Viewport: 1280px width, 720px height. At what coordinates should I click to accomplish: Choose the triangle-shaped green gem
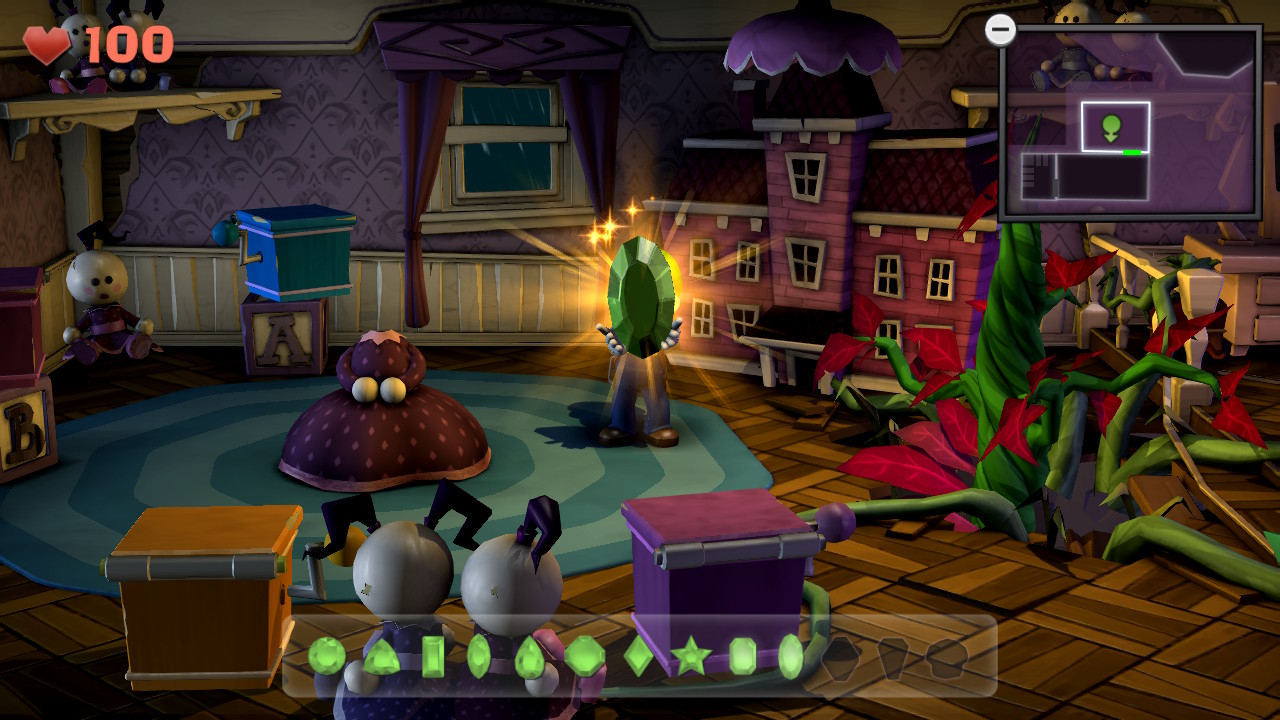[x=381, y=657]
